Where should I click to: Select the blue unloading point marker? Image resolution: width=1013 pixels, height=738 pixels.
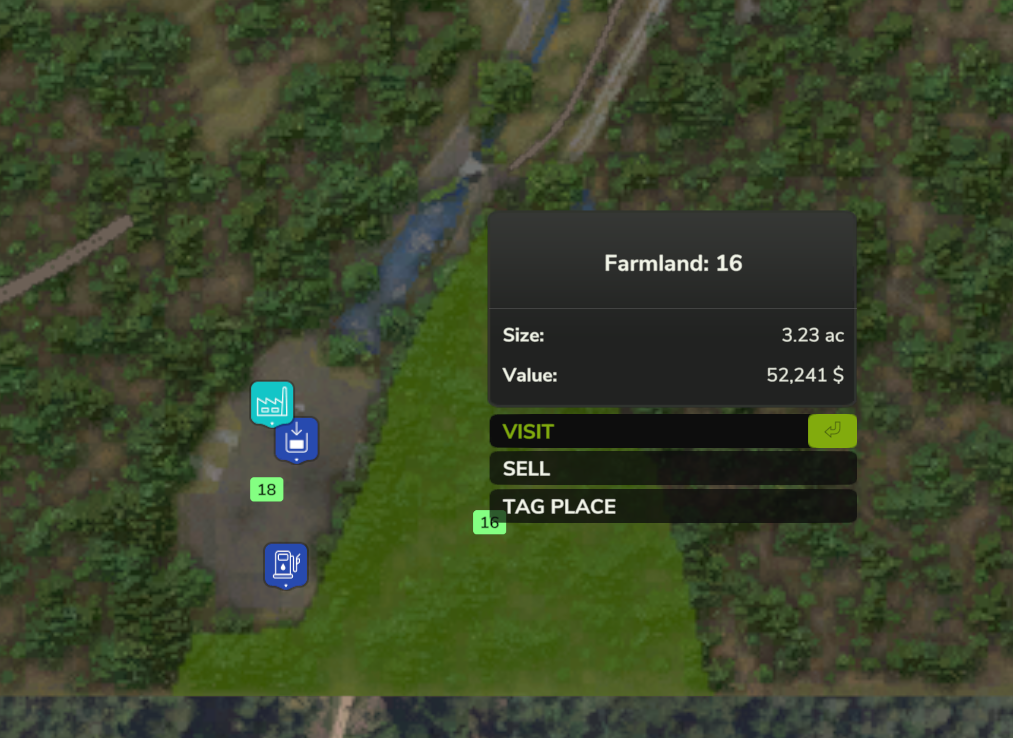[x=297, y=440]
